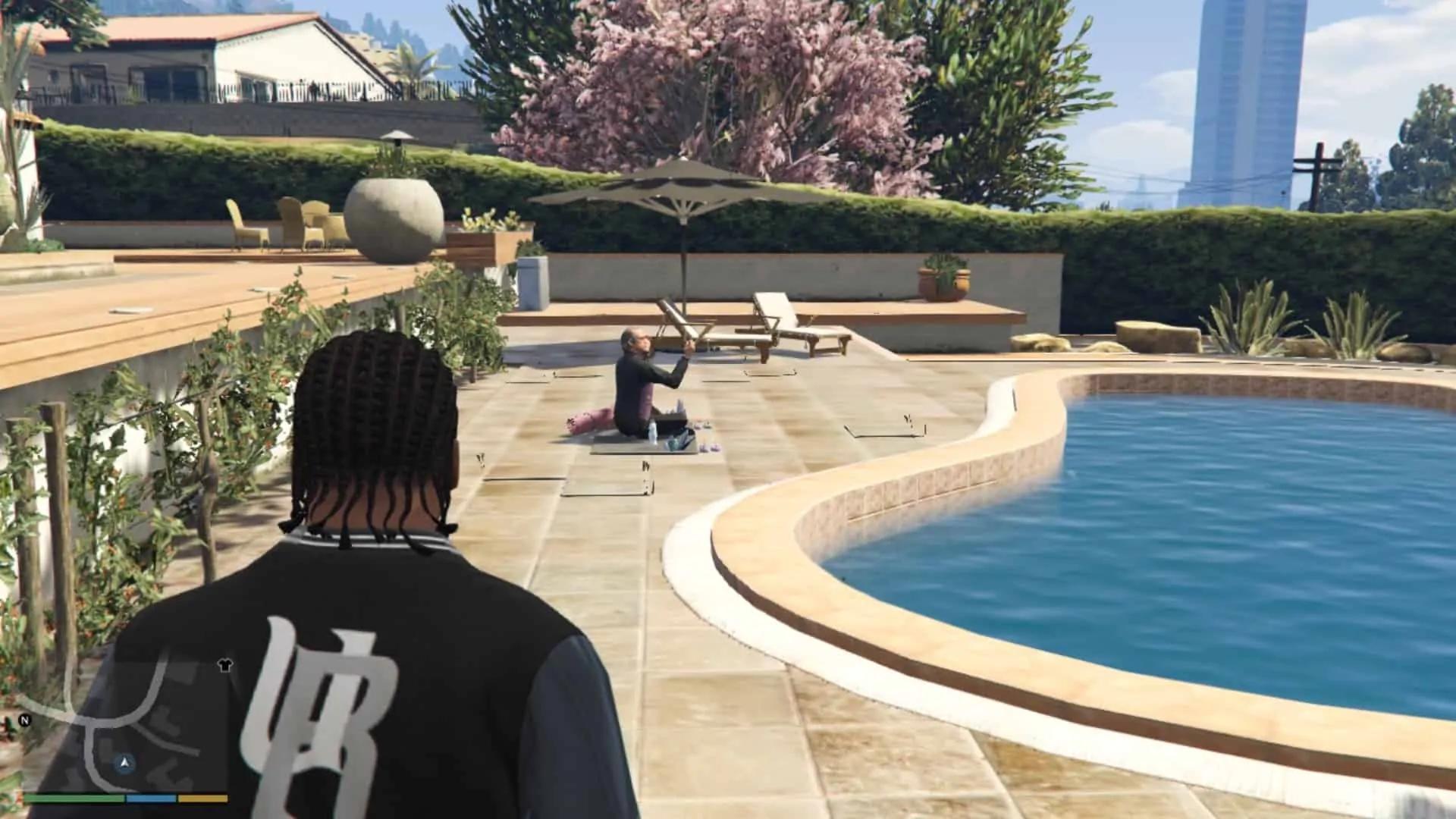Select a wicker chair on the upper terrace
Viewport: 1456px width, 819px height.
243,220
